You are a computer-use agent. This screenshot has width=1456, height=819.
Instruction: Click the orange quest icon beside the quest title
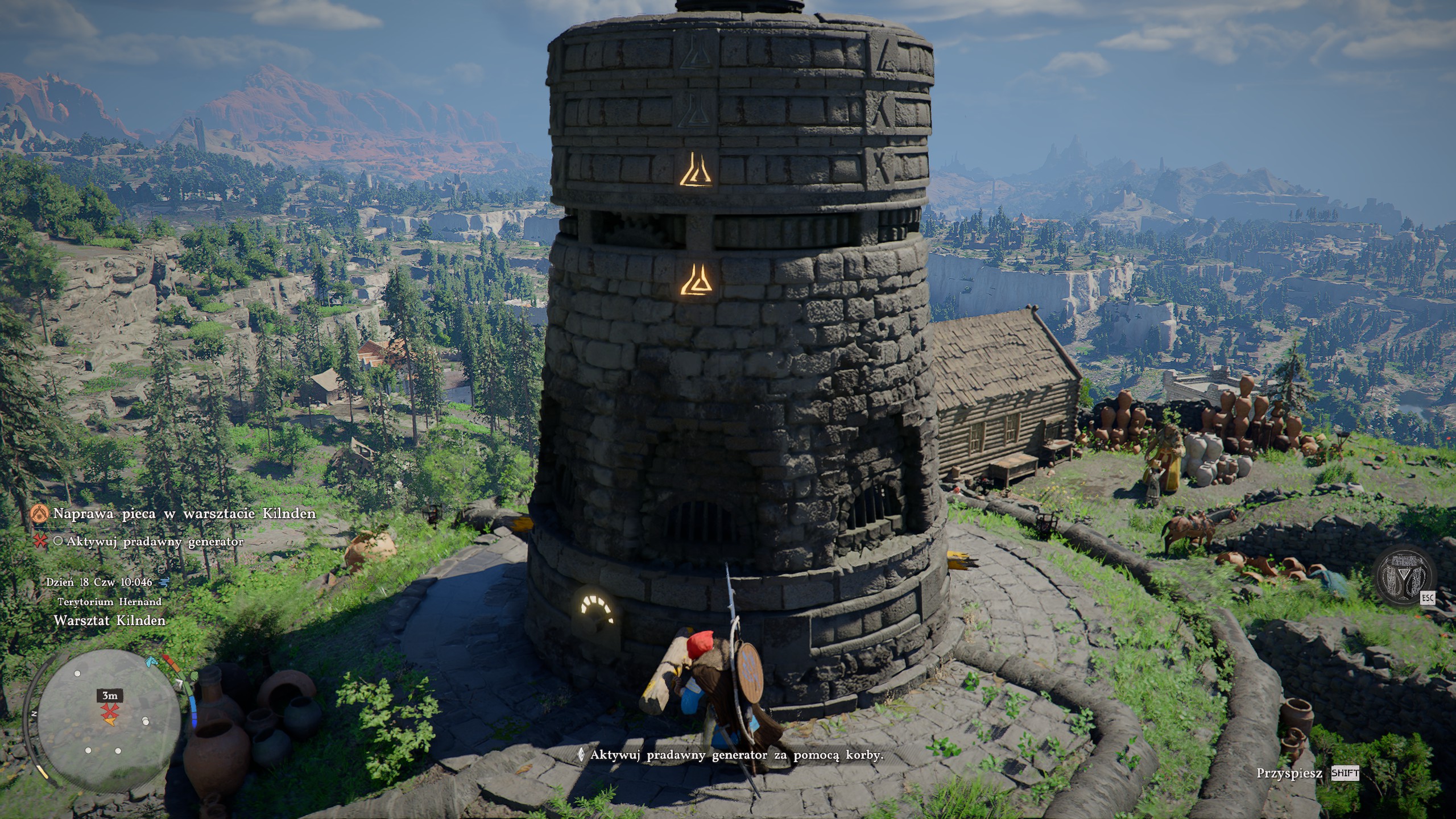40,514
